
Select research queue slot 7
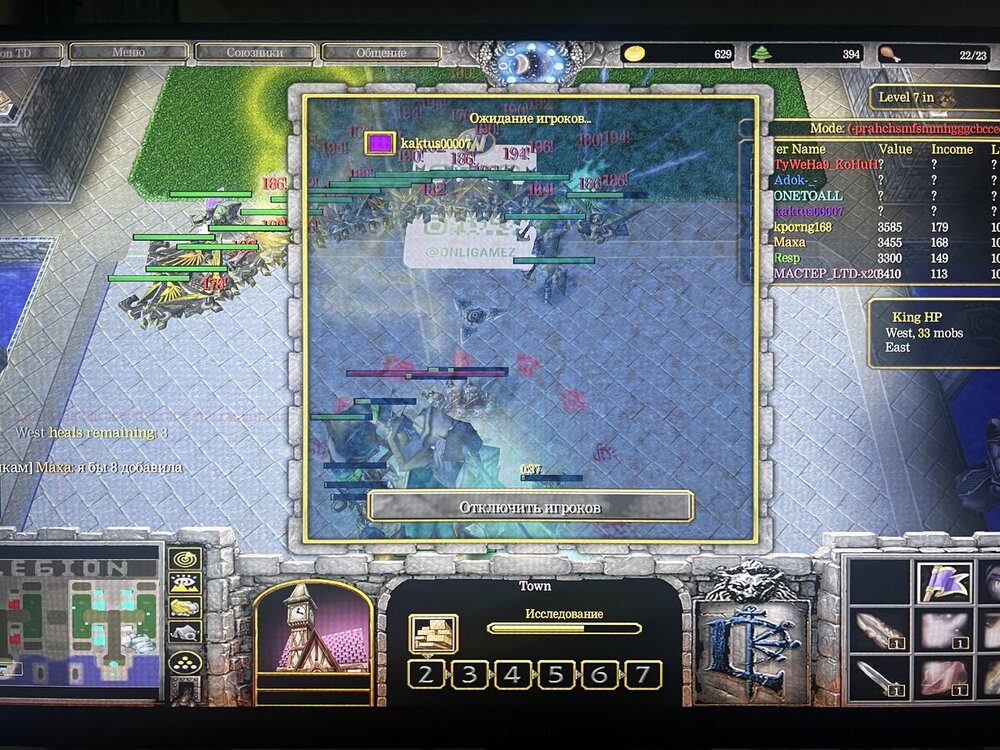(642, 674)
